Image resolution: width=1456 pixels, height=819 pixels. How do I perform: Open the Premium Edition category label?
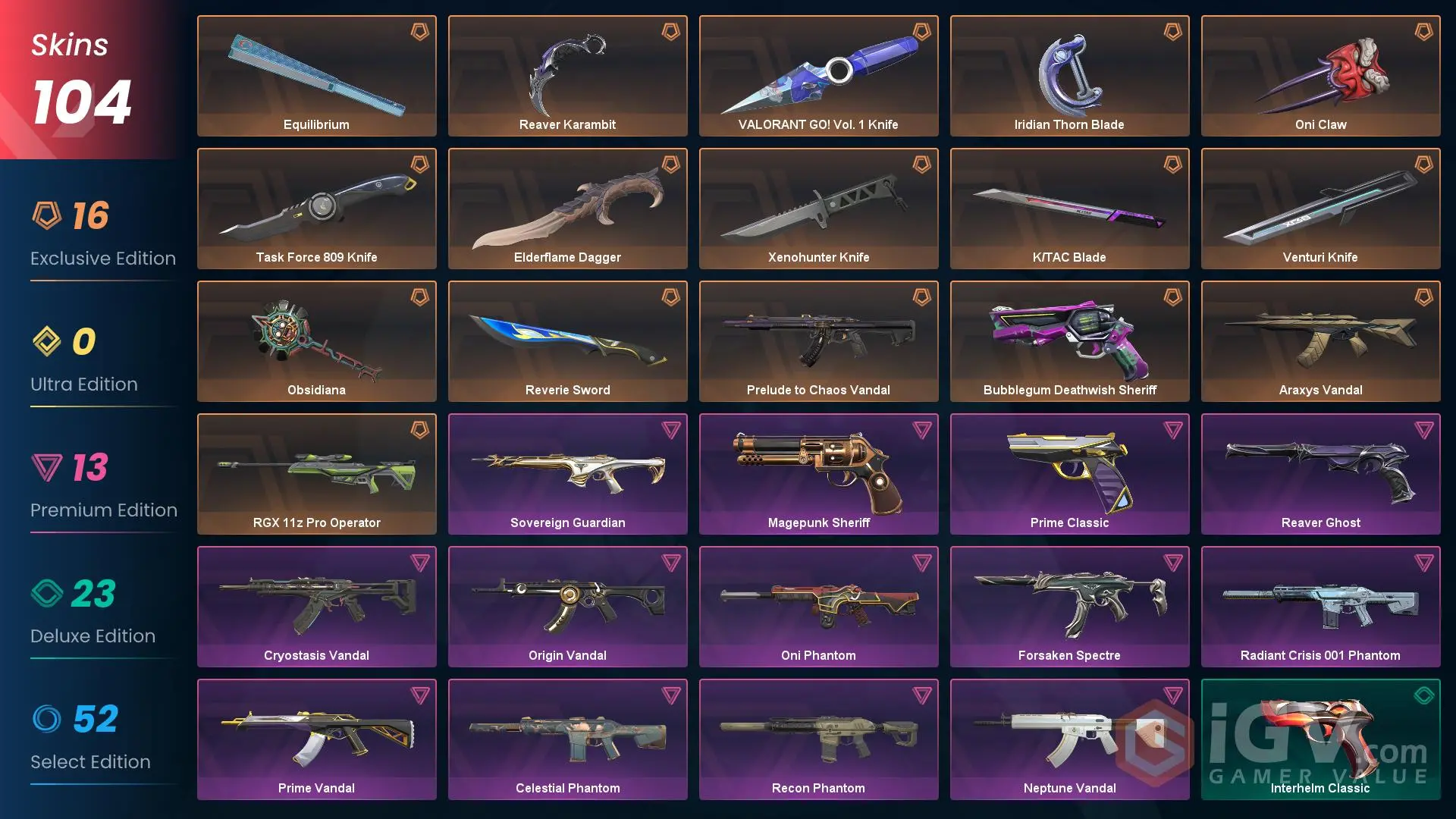coord(104,510)
